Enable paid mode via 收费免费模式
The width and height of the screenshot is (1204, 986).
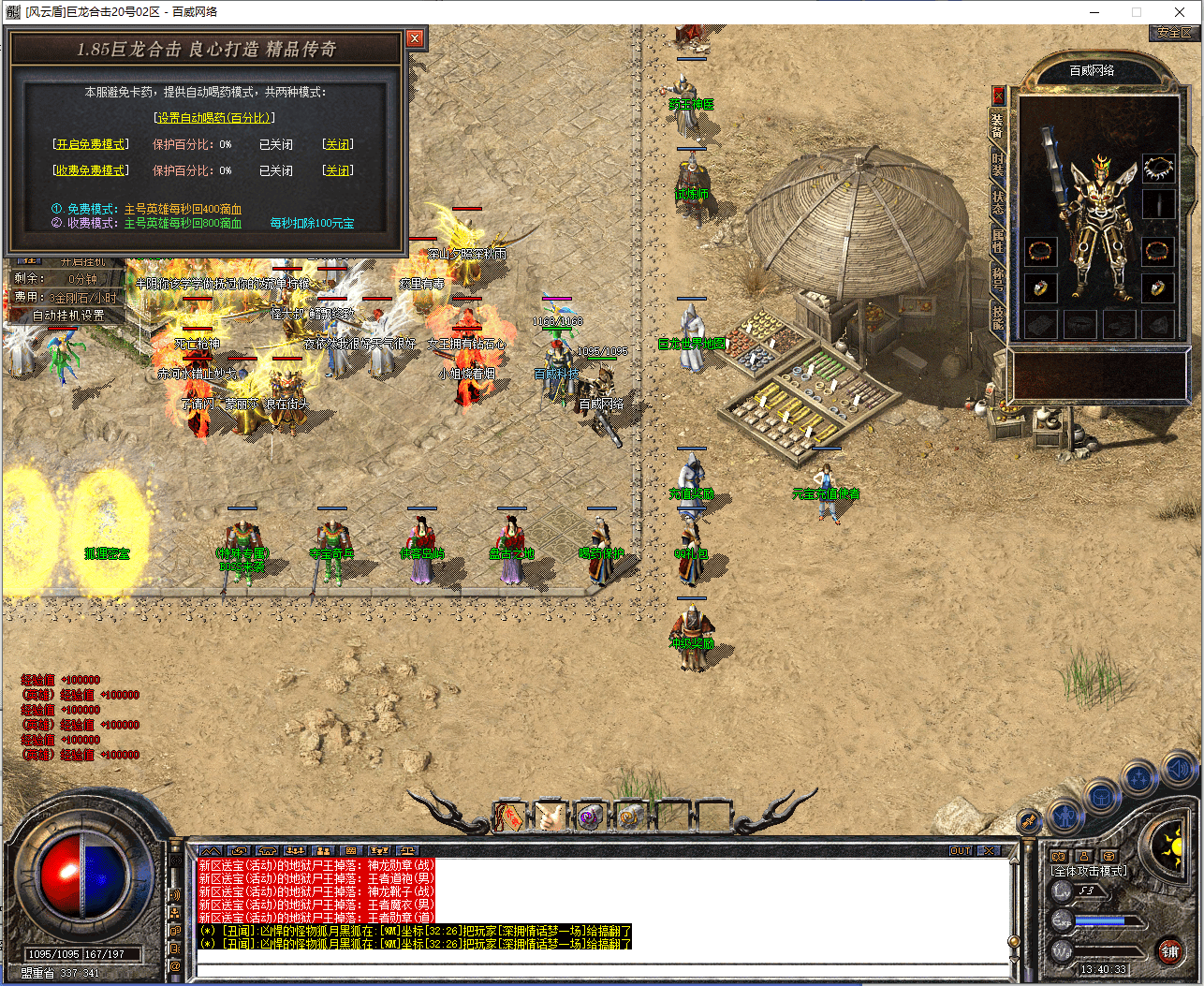click(x=91, y=170)
